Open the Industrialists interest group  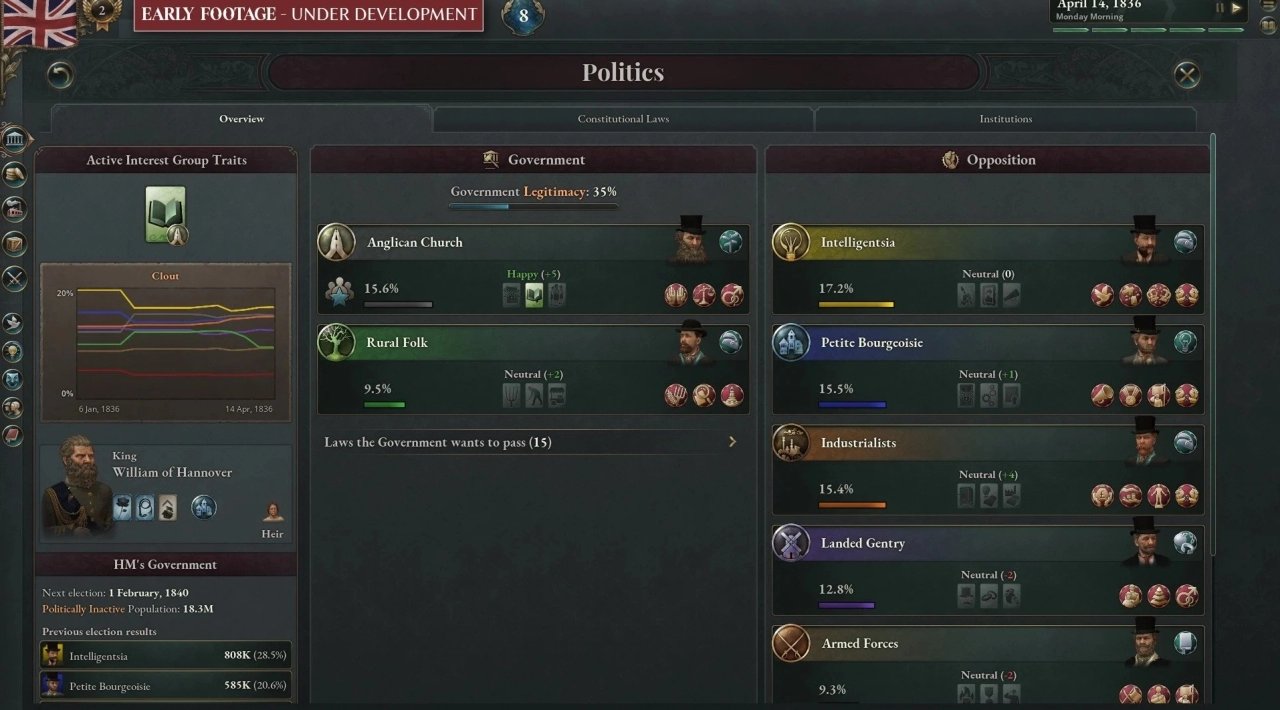[x=858, y=443]
